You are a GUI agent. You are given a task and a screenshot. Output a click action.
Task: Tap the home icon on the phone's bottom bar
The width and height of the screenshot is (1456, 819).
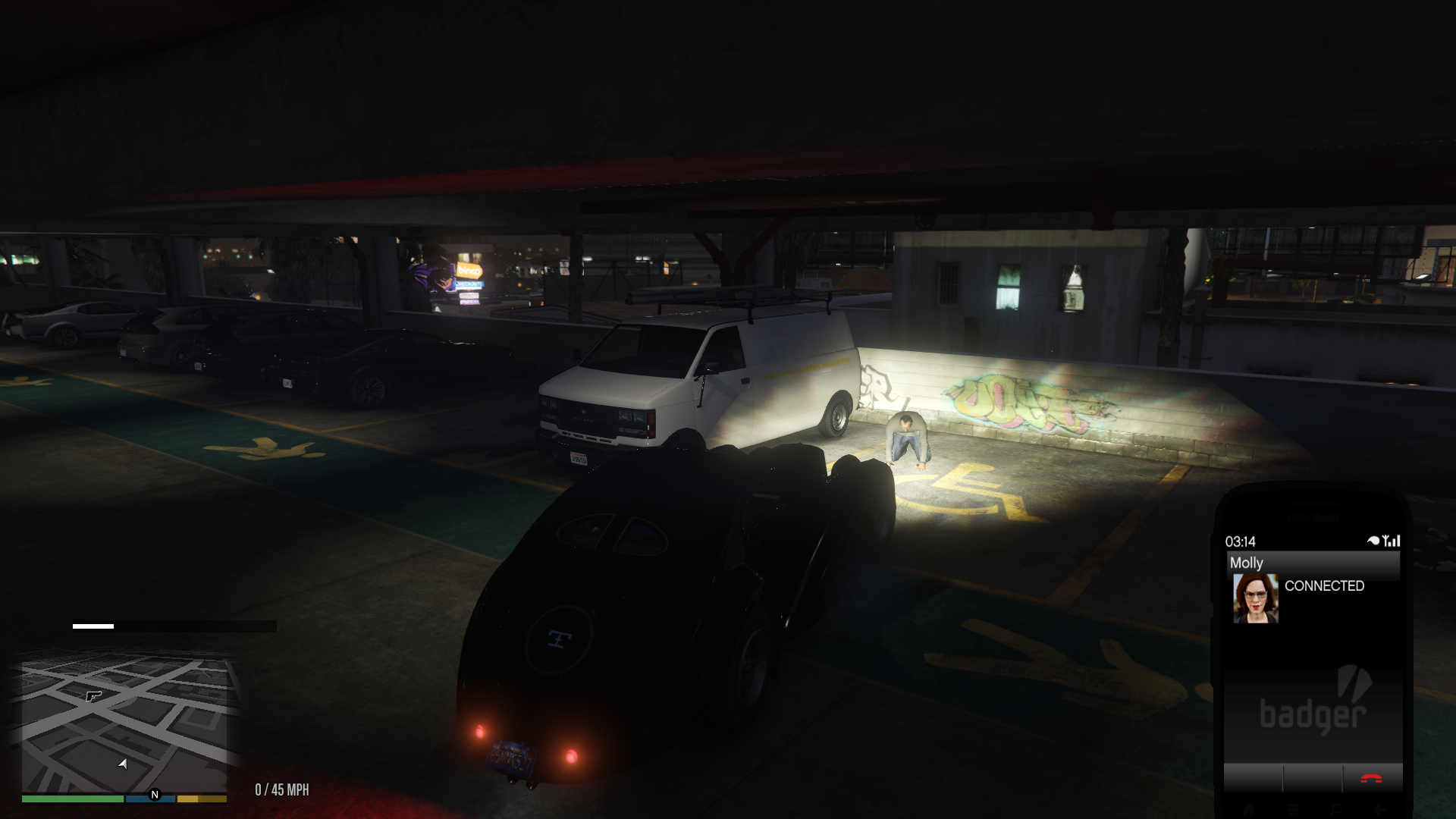(1250, 808)
